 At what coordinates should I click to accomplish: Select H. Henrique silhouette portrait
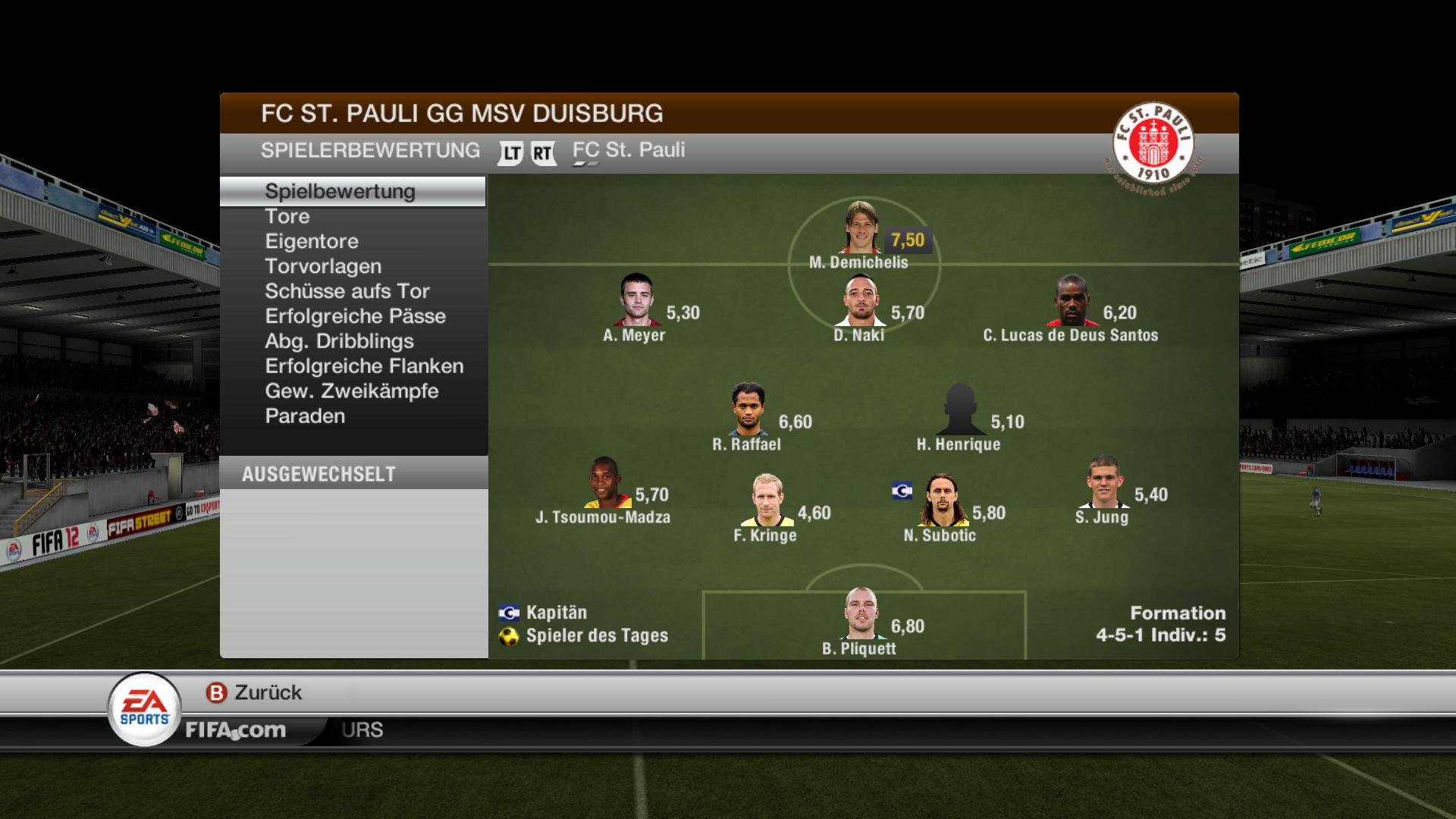[x=959, y=409]
